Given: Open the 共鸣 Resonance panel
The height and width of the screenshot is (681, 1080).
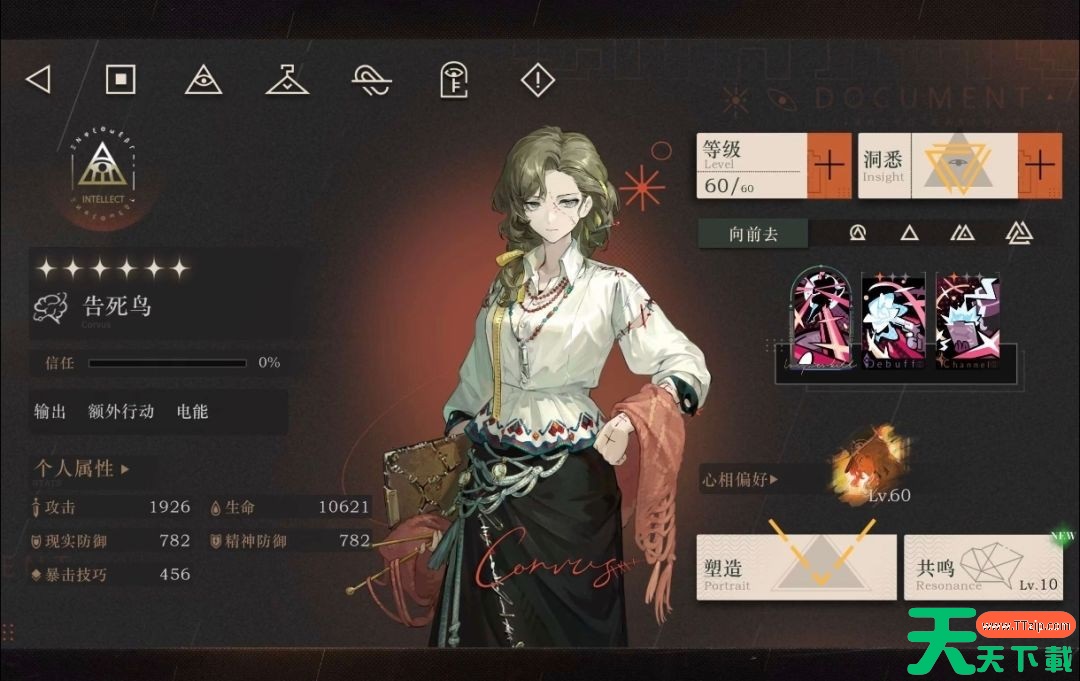Looking at the screenshot, I should click(984, 567).
